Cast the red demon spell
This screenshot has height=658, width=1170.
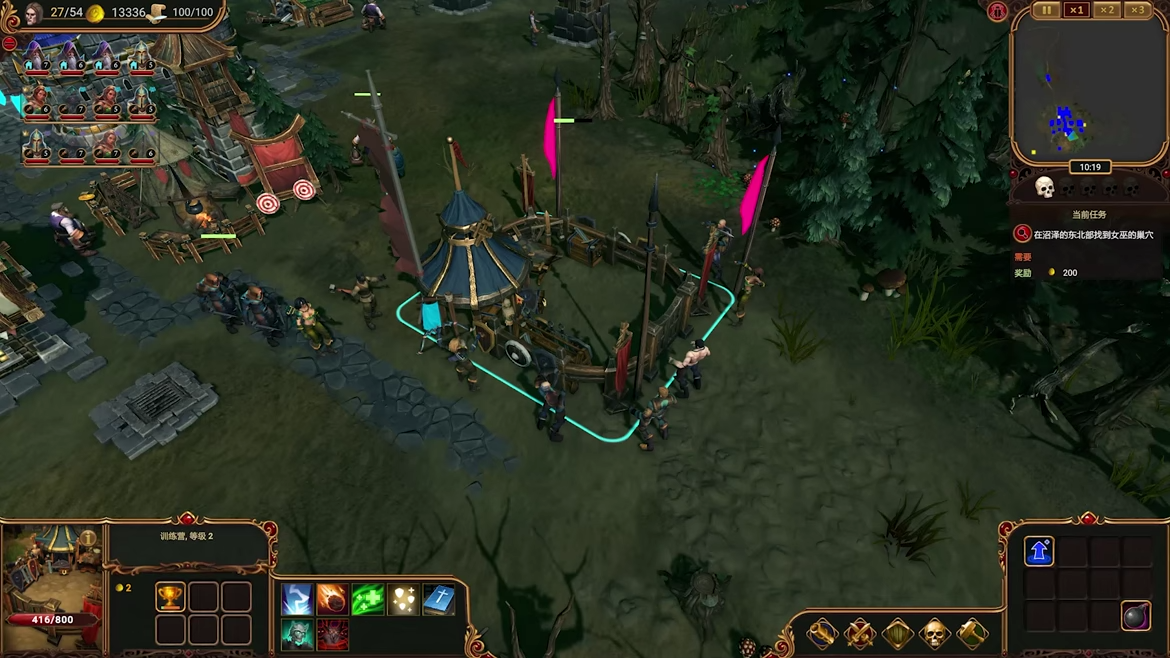[332, 634]
